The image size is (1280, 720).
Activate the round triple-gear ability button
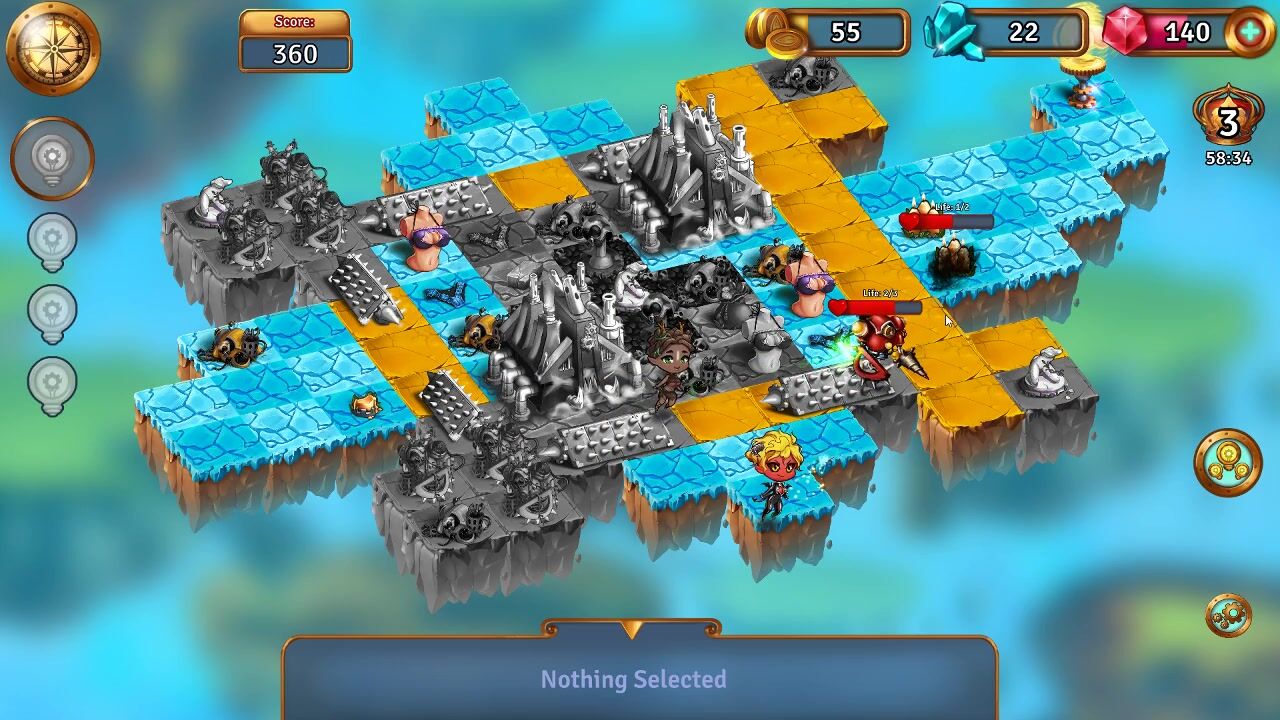click(1228, 462)
